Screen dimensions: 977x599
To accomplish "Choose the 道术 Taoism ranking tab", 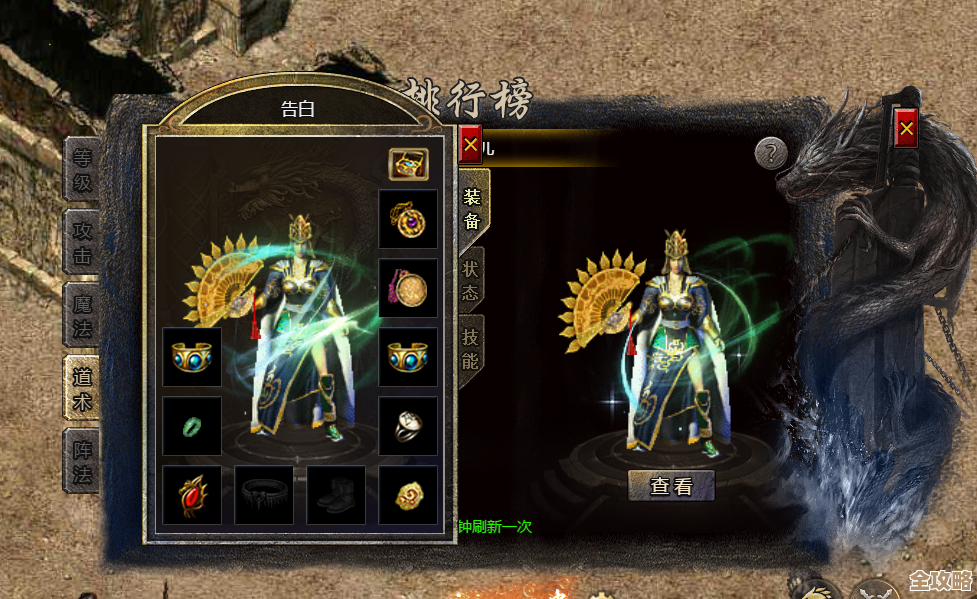I will [x=82, y=388].
